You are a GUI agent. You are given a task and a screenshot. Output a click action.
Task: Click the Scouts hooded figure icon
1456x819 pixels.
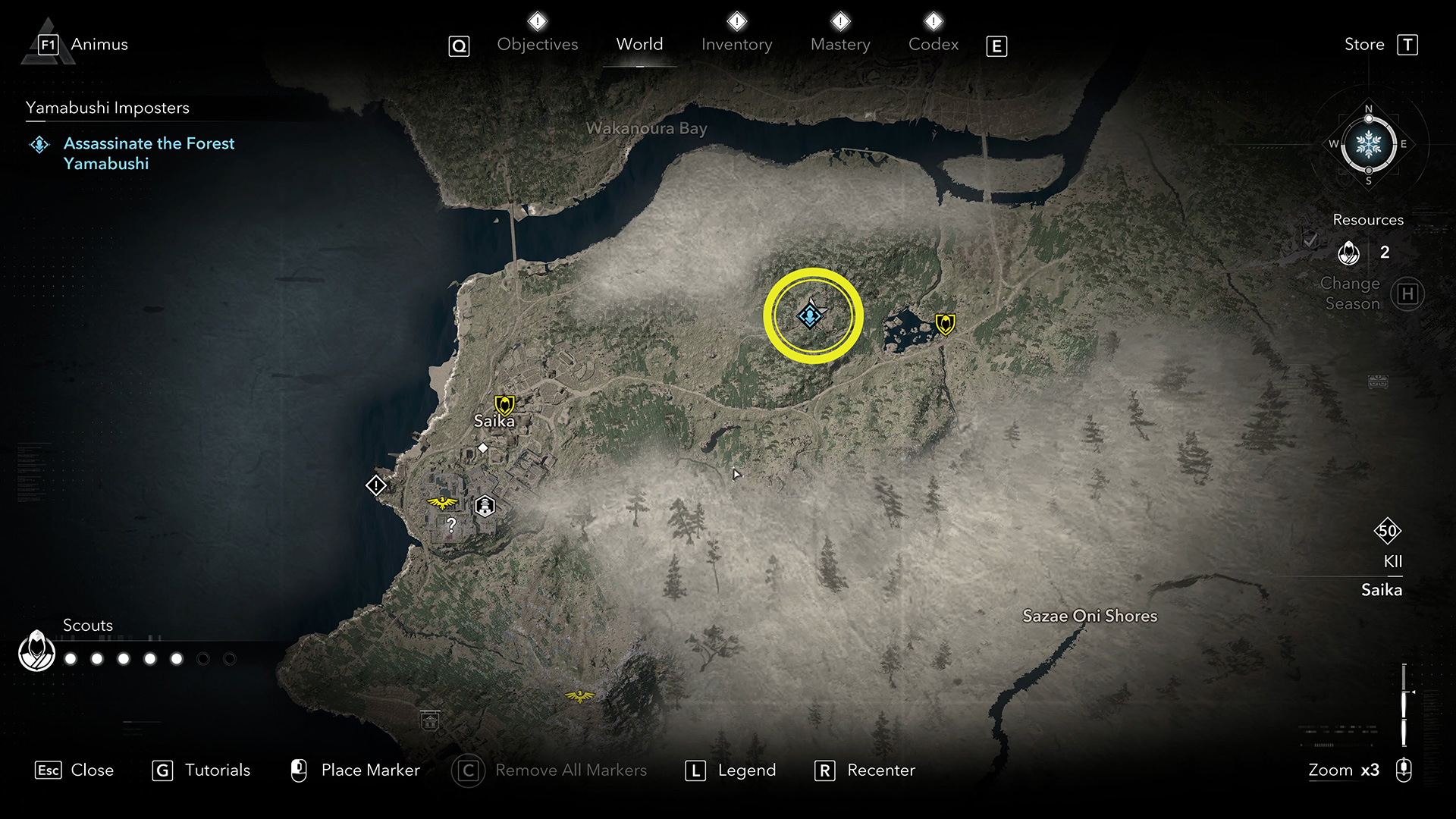pyautogui.click(x=36, y=651)
